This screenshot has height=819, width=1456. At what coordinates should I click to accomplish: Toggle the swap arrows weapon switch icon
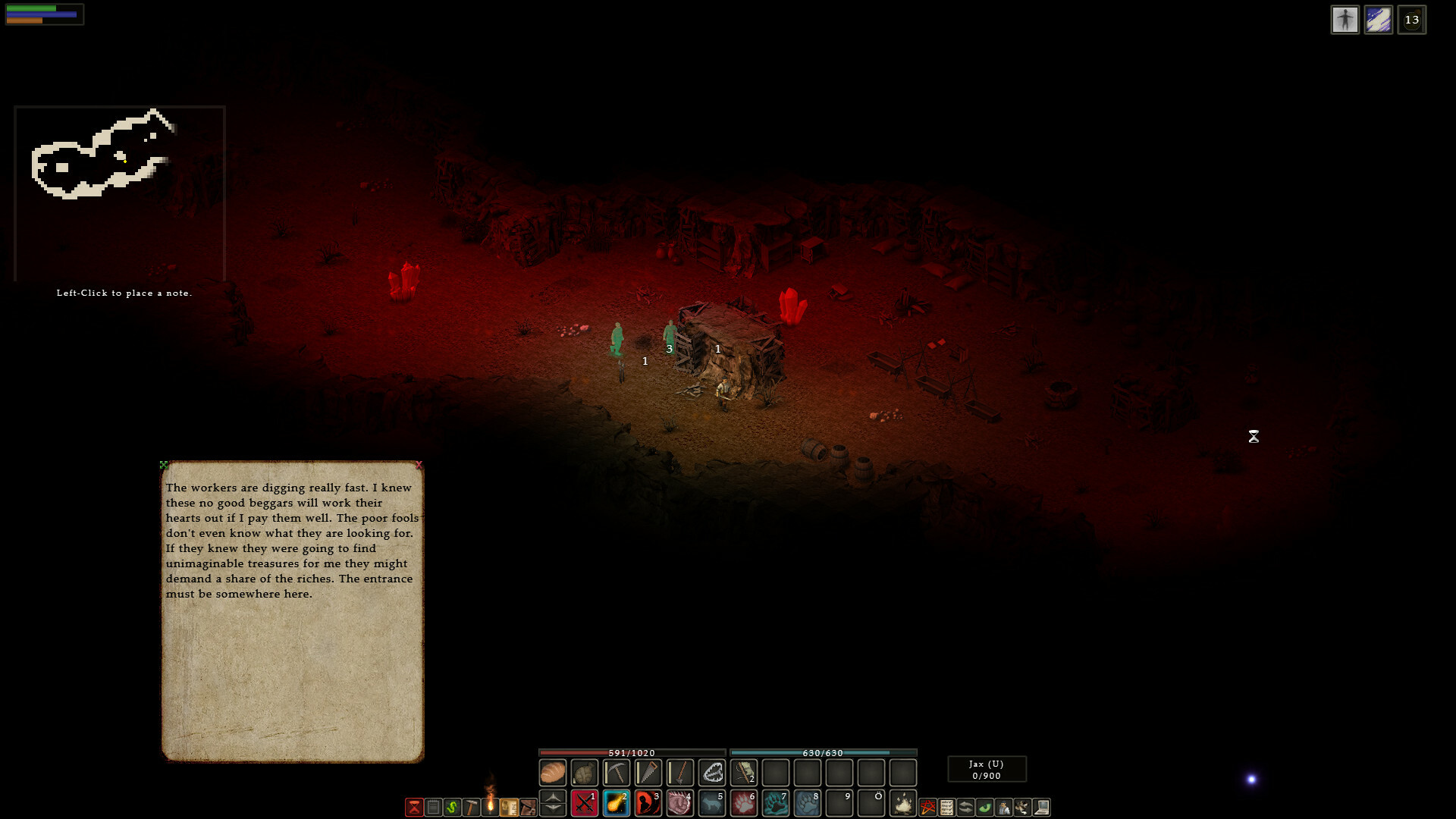click(965, 808)
